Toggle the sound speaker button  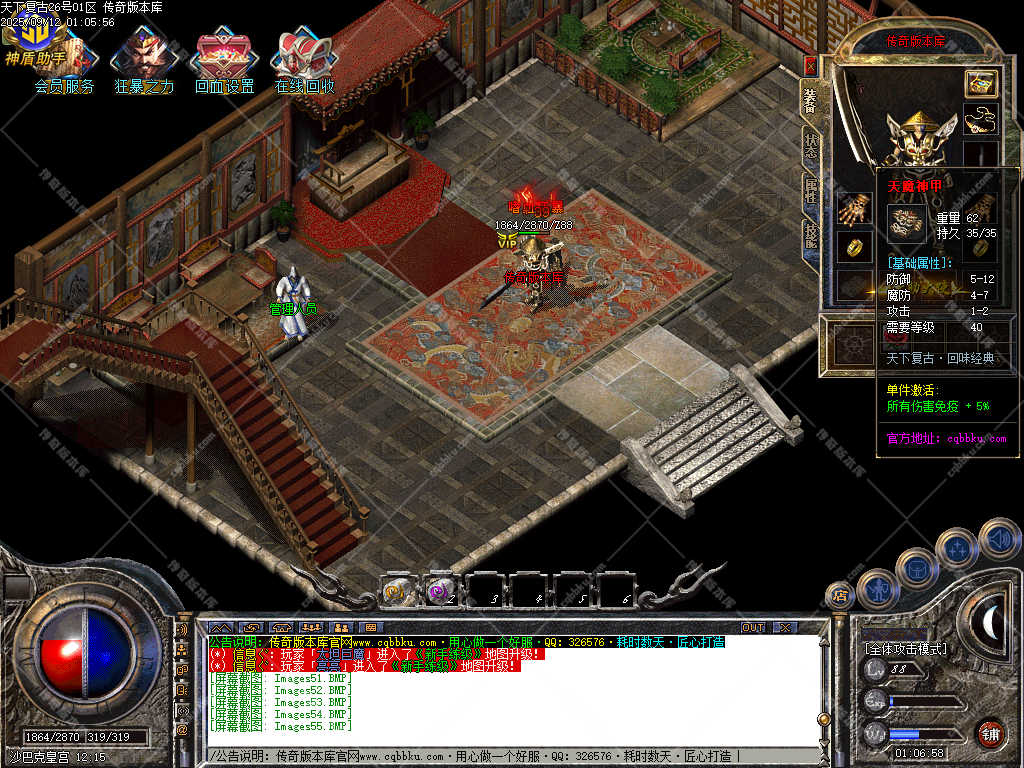pos(998,538)
